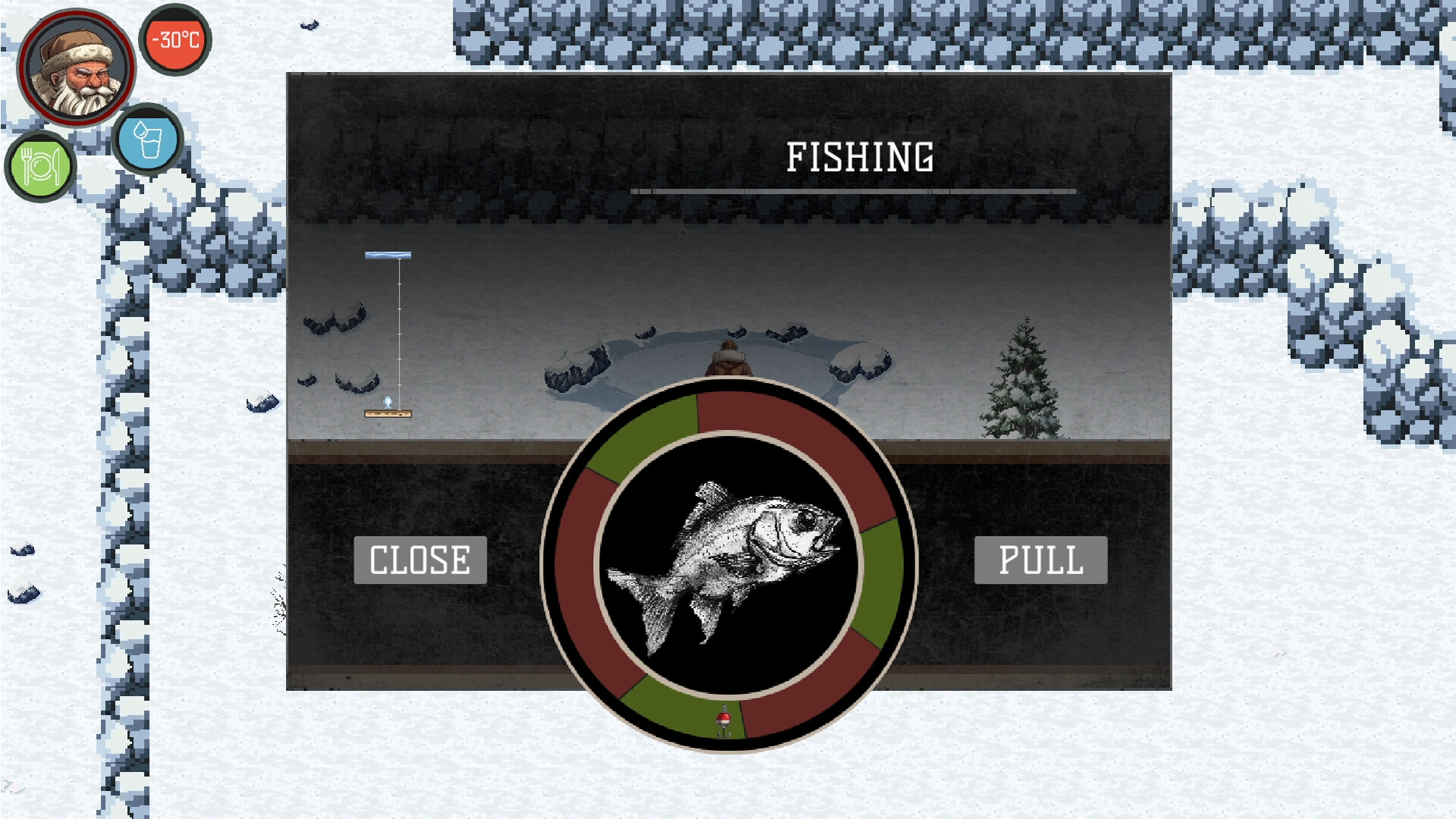
Task: Click the bearded character portrait icon
Action: click(76, 67)
